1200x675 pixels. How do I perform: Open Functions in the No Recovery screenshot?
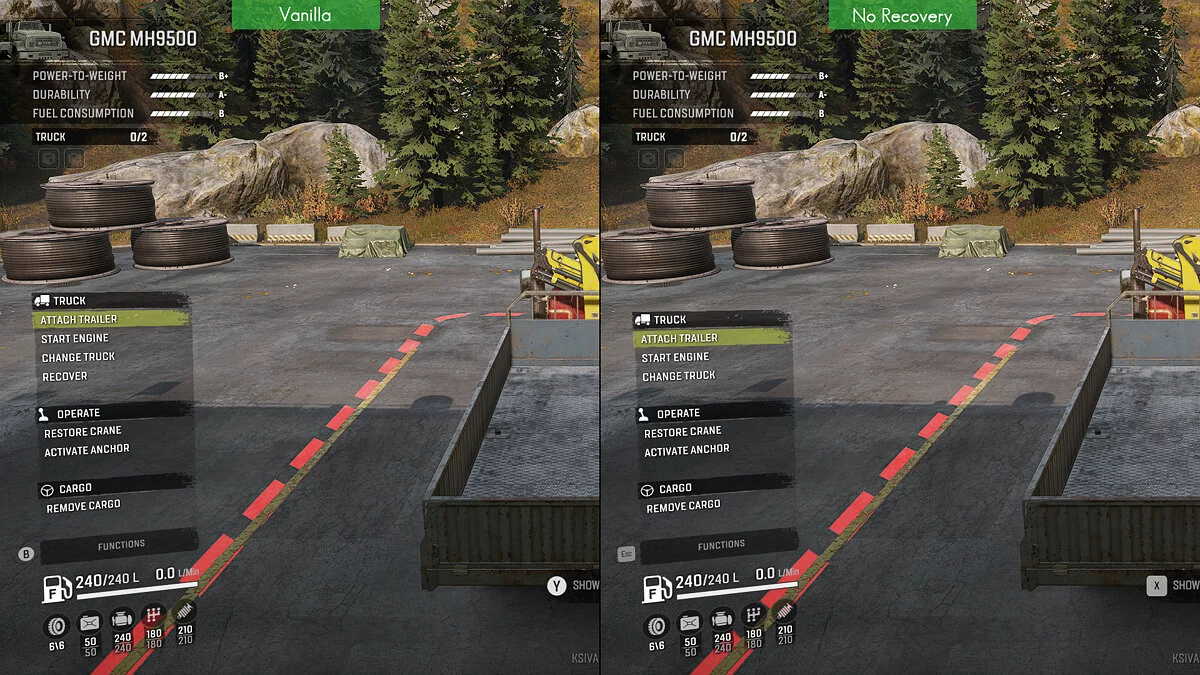(x=721, y=545)
